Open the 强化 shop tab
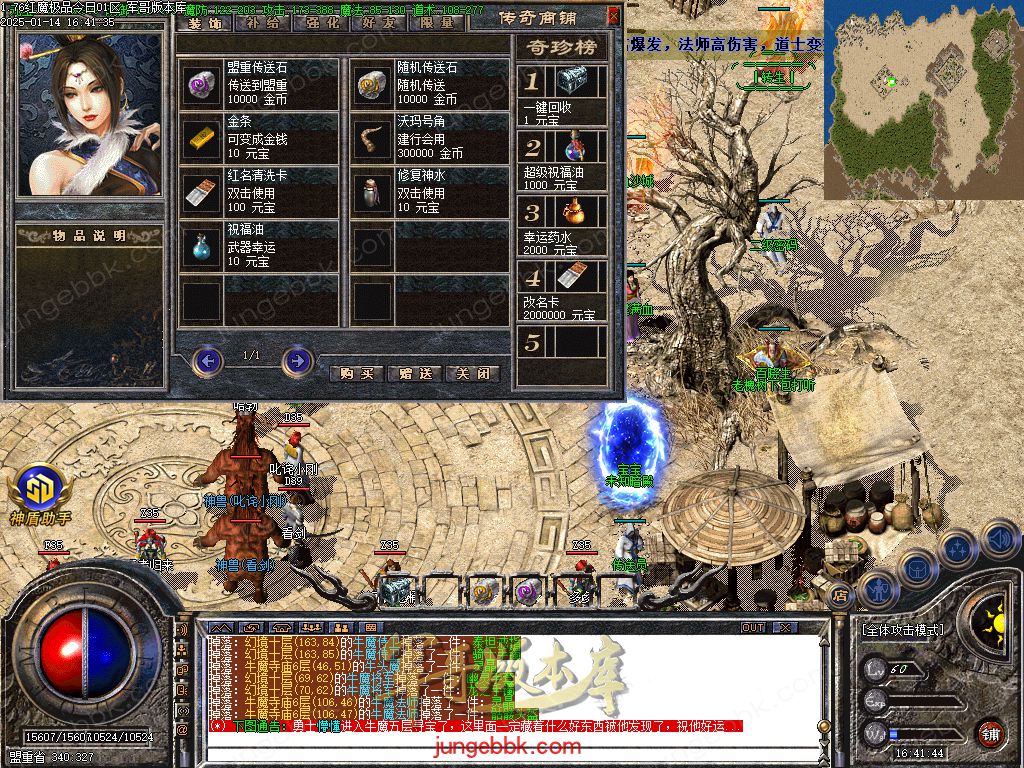This screenshot has height=768, width=1024. pyautogui.click(x=320, y=20)
